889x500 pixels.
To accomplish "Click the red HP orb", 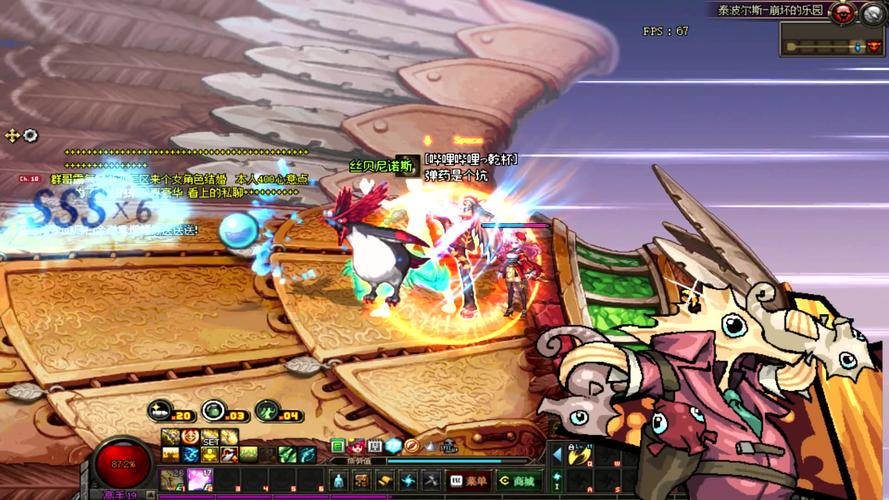I will point(124,465).
